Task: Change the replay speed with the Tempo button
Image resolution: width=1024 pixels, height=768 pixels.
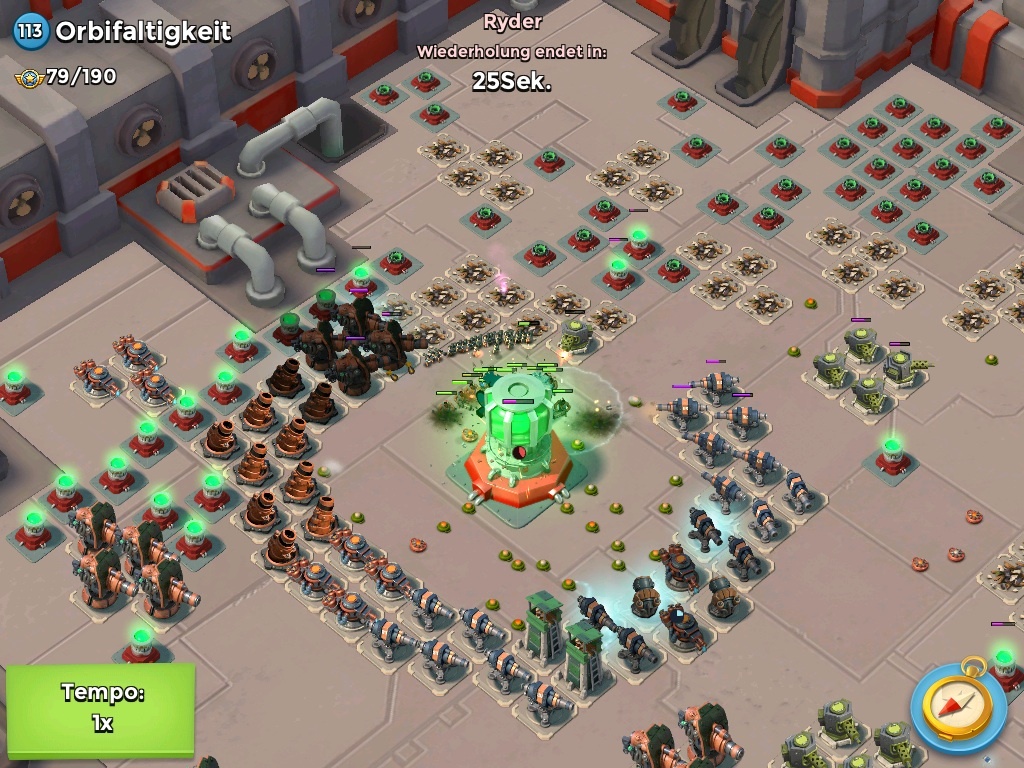Action: coord(100,708)
